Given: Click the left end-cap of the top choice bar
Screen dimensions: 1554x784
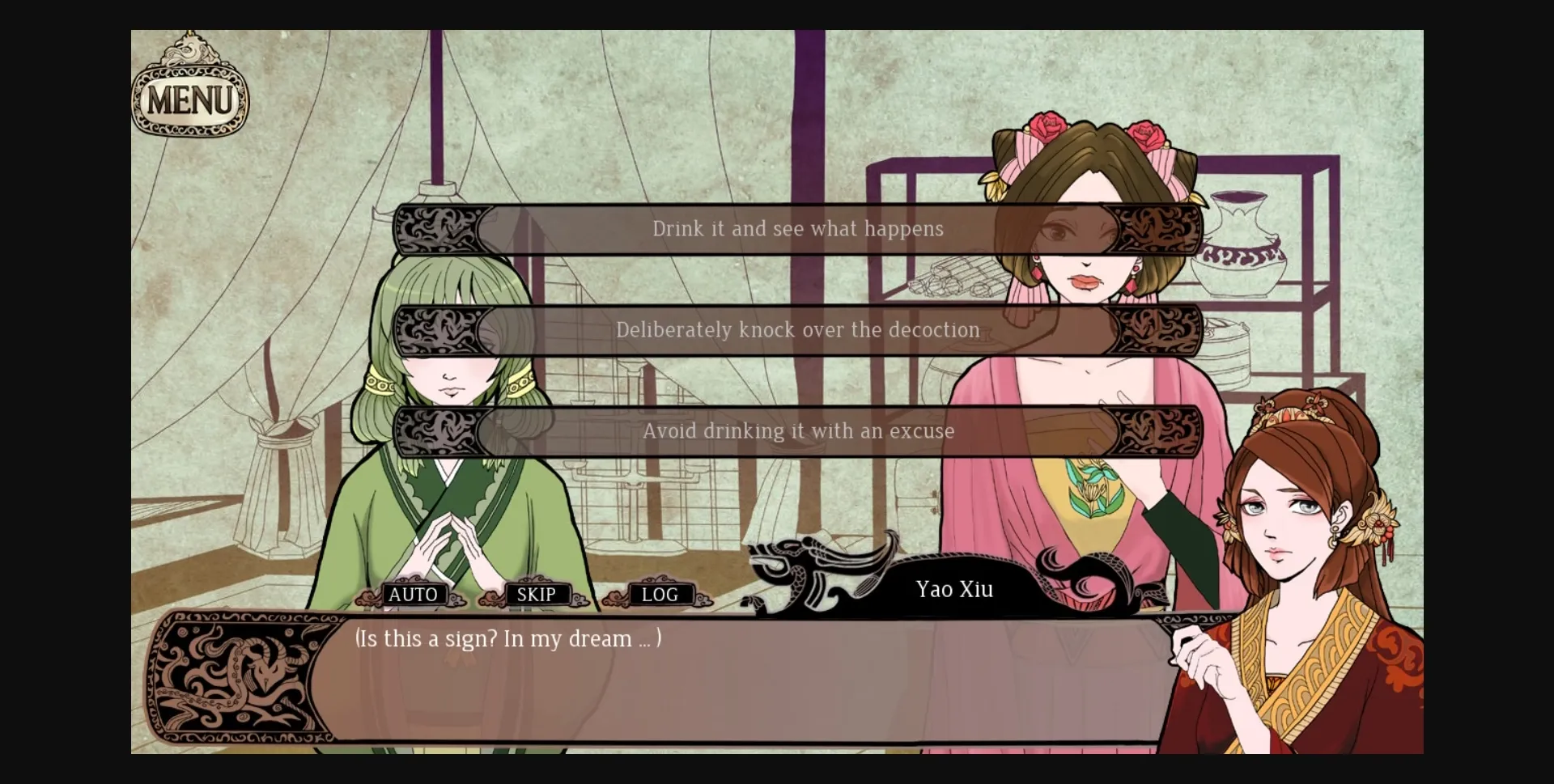Looking at the screenshot, I should pos(437,228).
